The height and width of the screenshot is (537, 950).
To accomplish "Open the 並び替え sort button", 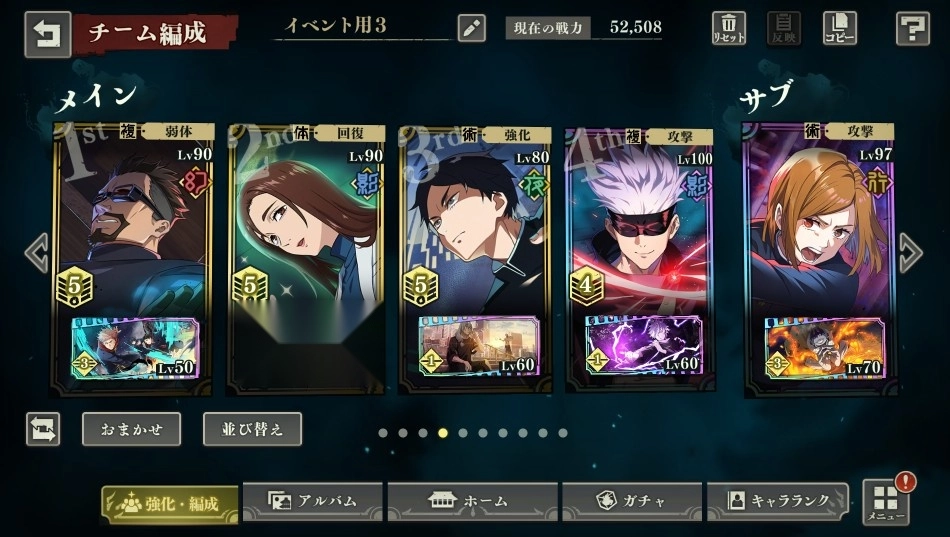I will click(x=252, y=429).
